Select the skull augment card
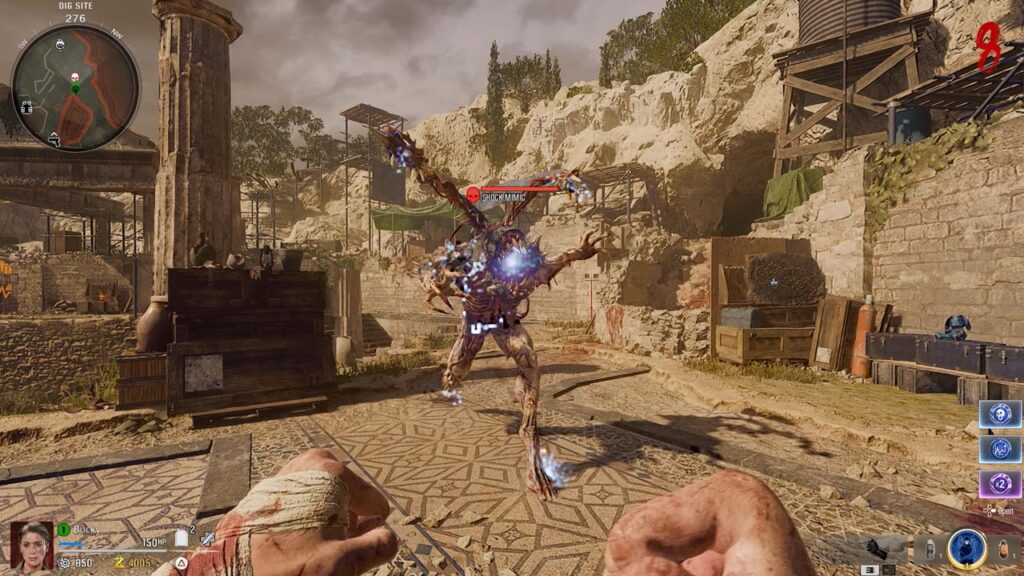The image size is (1024, 576). pos(999,414)
